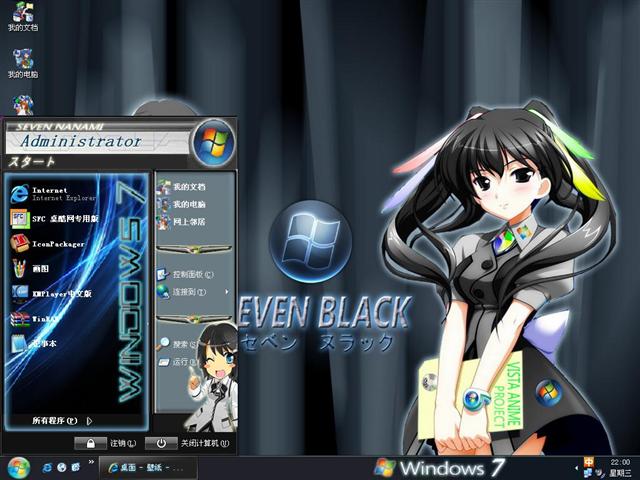The image size is (640, 480).
Task: Launch the SPC 桌酷网专用版 start menu entry
Action: (x=60, y=218)
